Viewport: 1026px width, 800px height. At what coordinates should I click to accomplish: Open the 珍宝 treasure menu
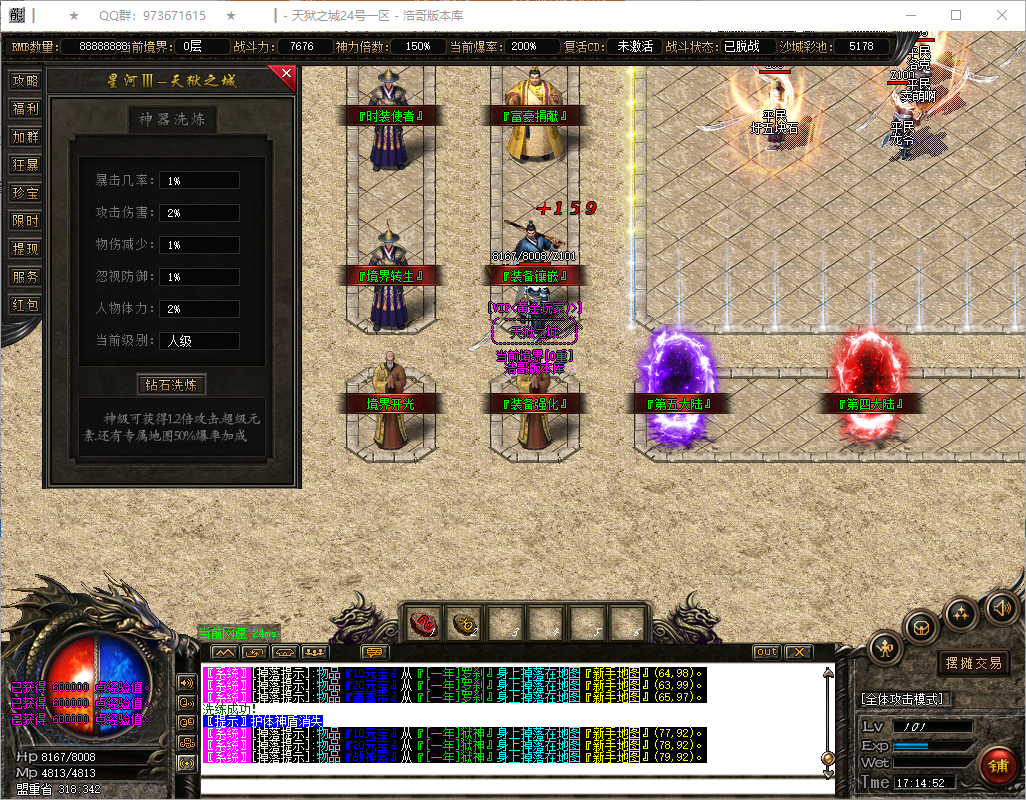coord(25,193)
